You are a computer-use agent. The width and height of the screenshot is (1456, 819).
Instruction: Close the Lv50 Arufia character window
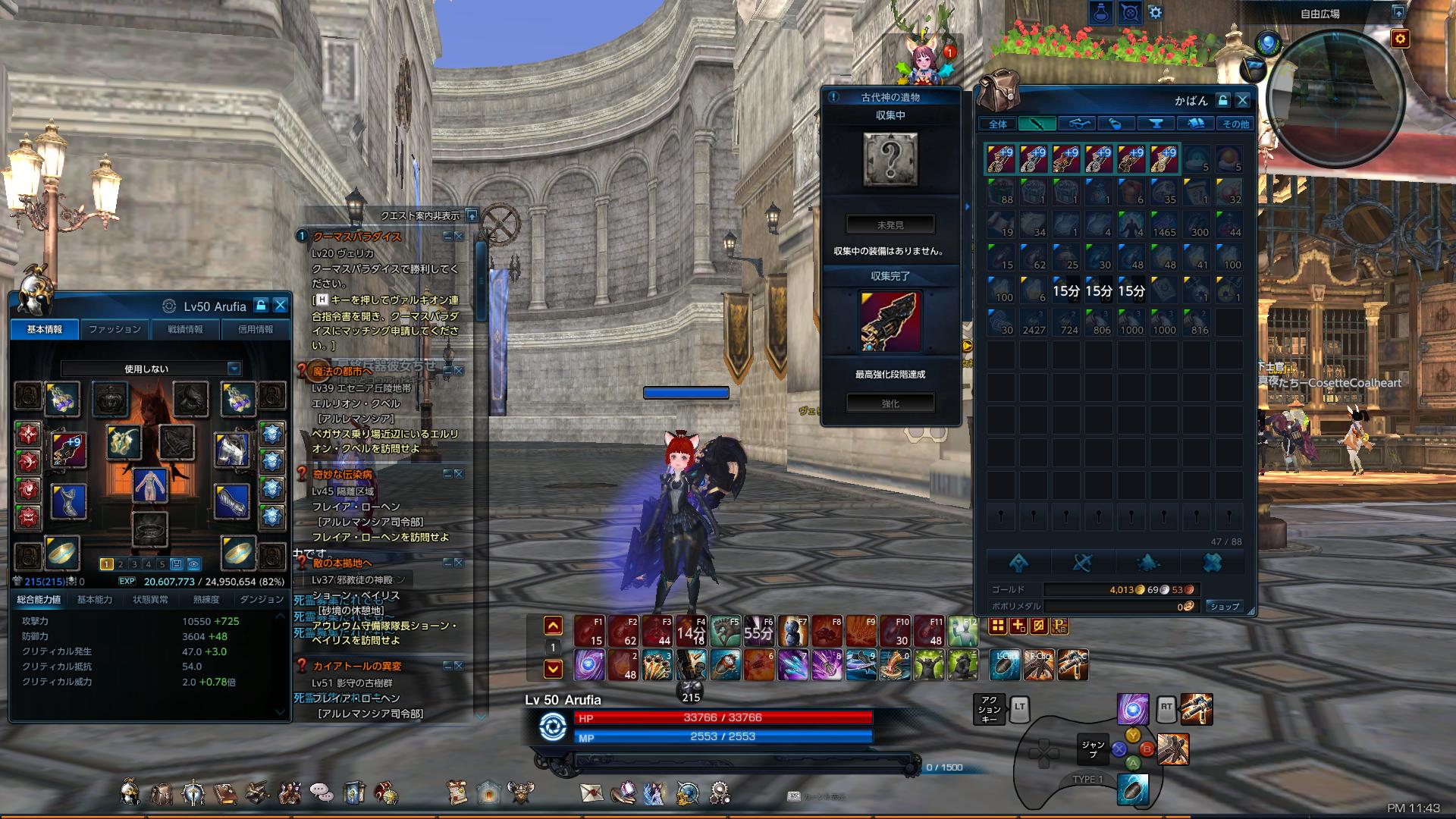tap(280, 306)
